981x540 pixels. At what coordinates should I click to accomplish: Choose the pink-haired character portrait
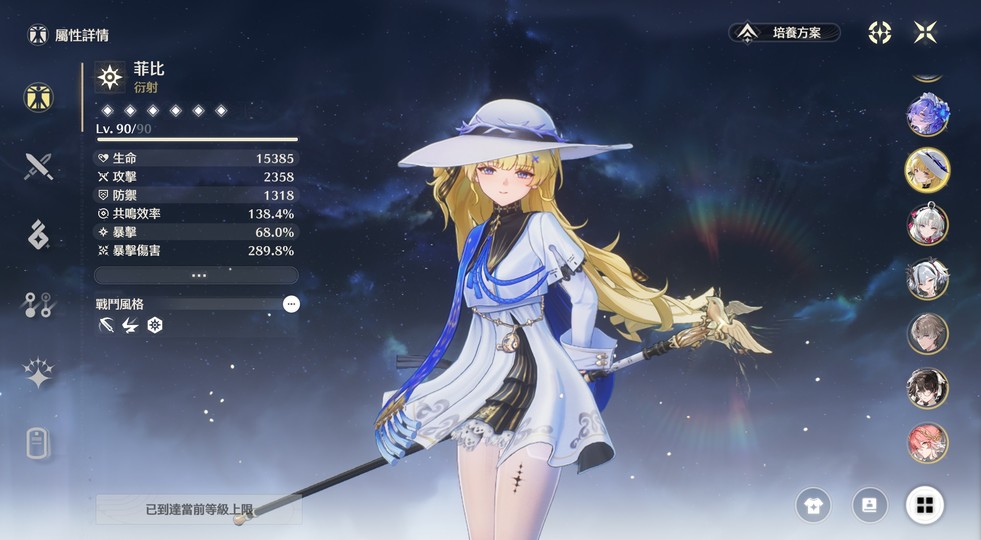click(927, 443)
